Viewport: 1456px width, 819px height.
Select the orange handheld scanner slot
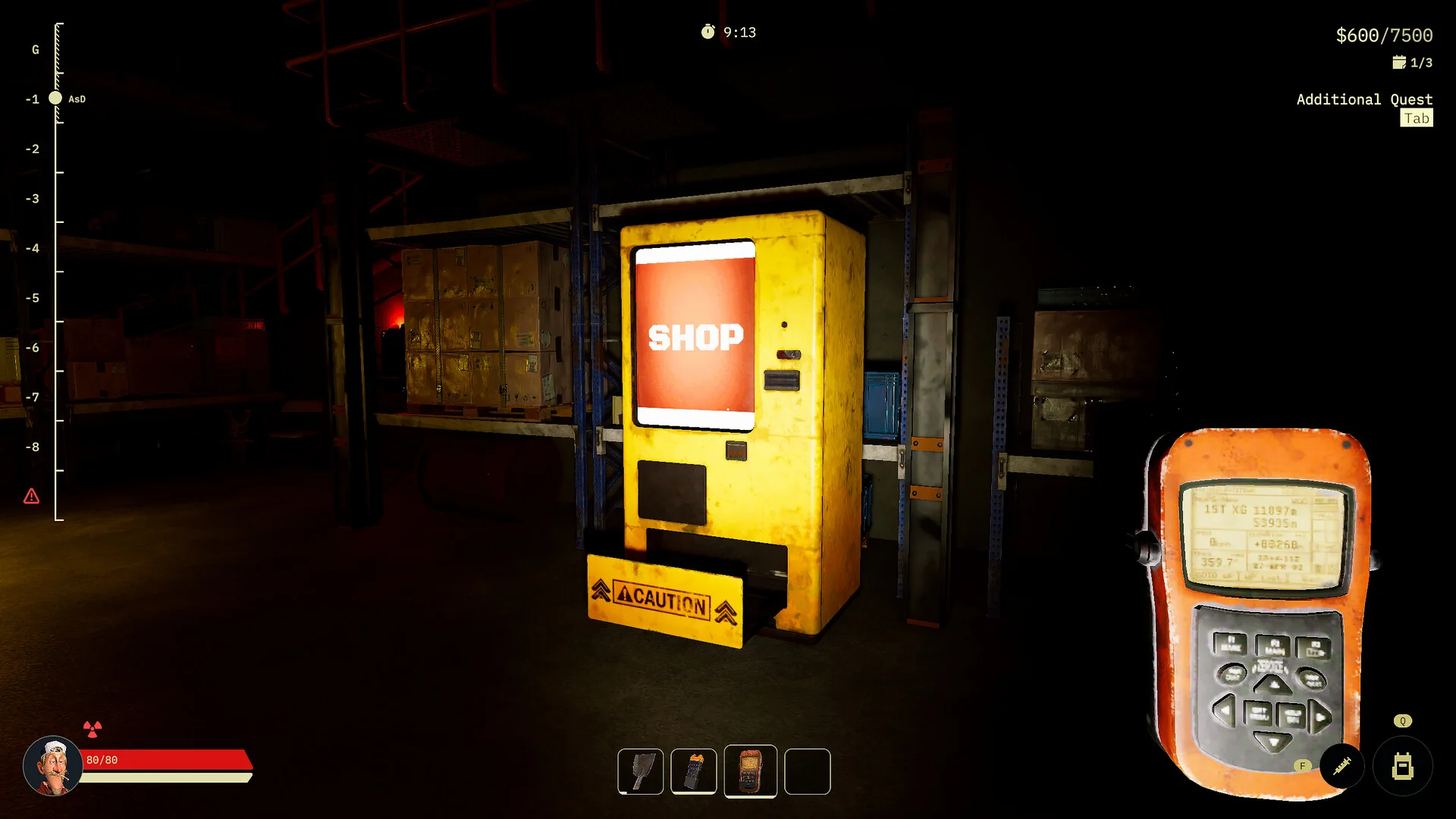point(750,770)
